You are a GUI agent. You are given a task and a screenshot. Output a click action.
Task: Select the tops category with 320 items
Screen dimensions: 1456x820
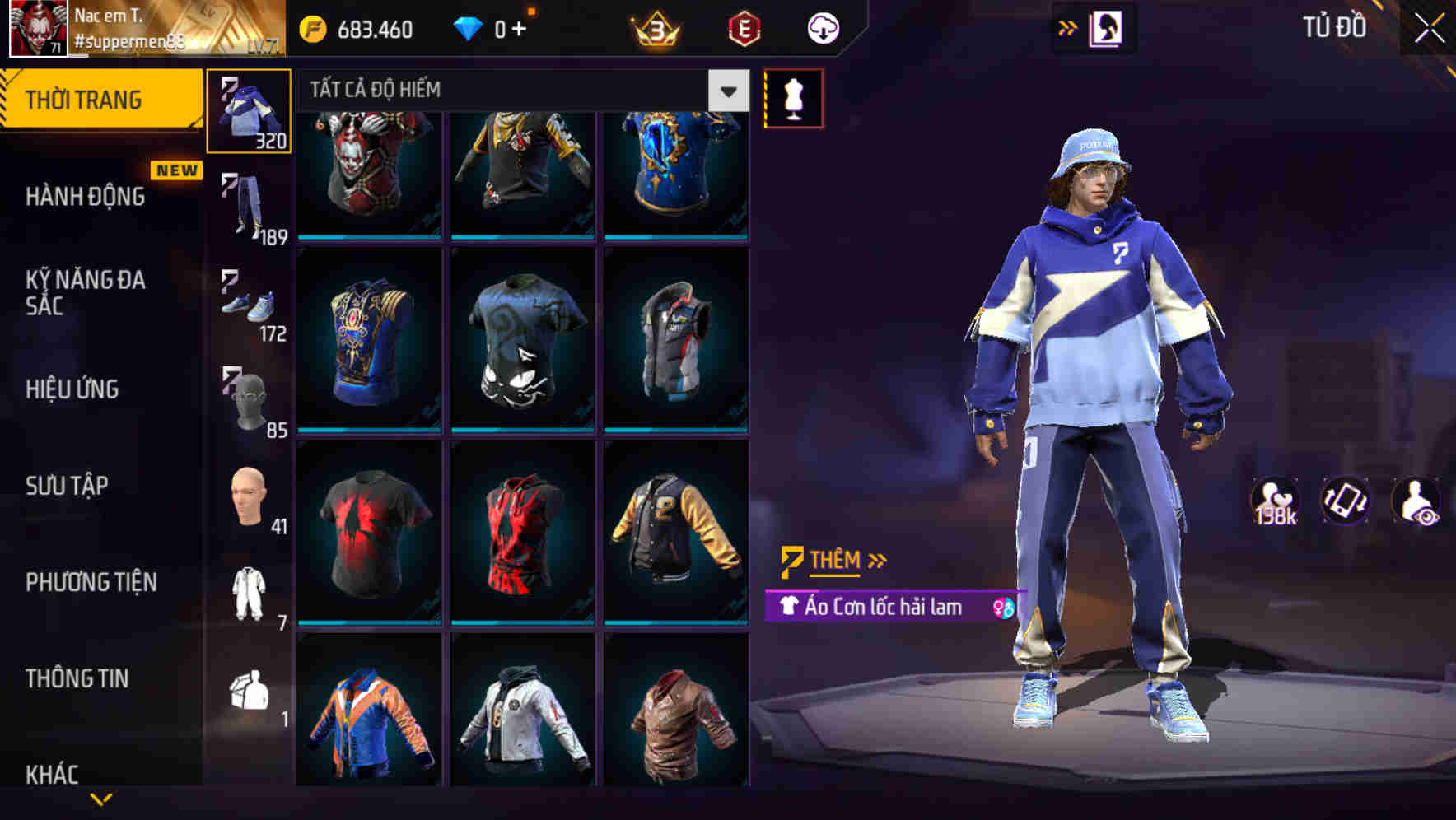(x=249, y=113)
